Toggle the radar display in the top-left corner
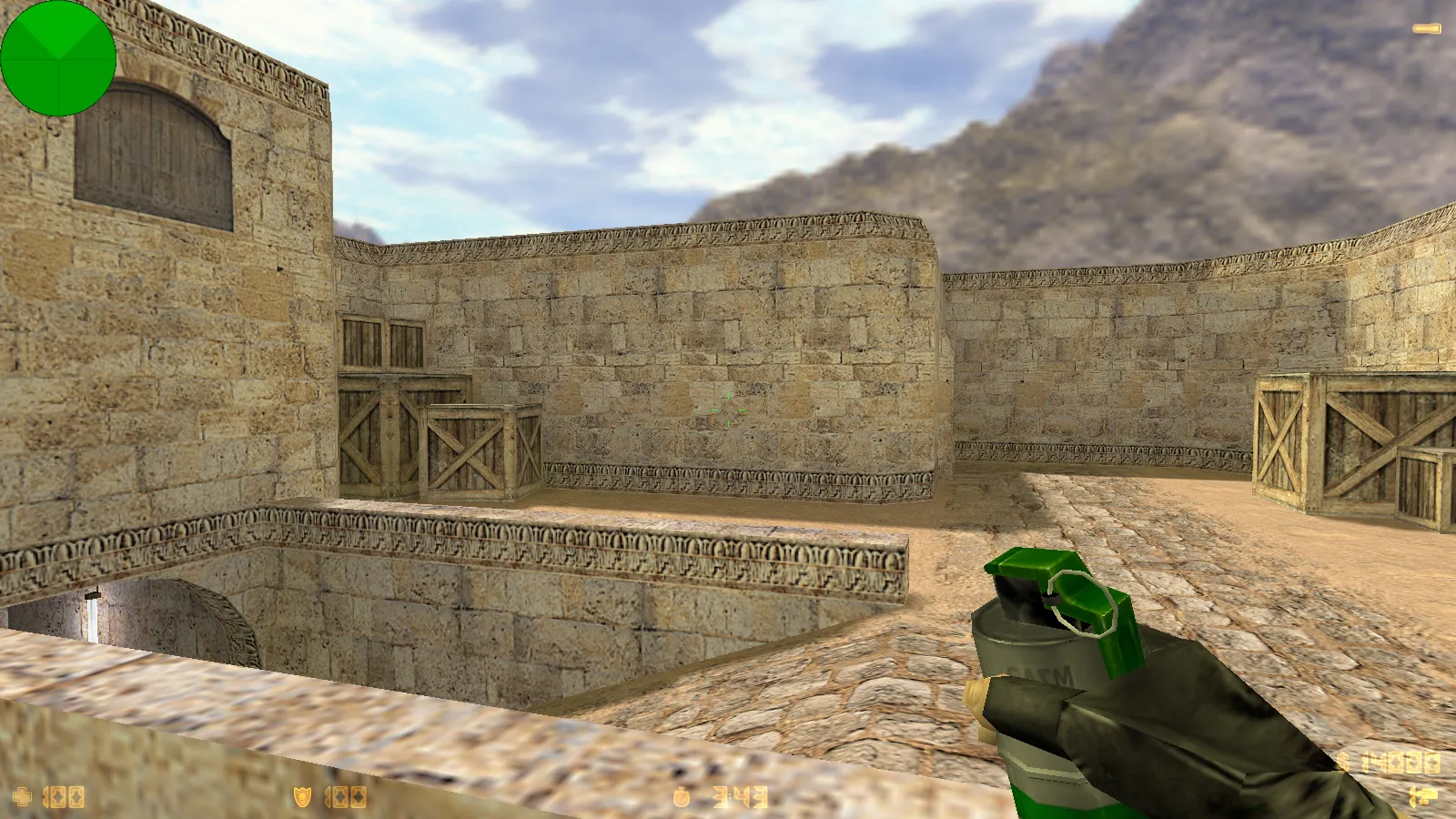Image resolution: width=1456 pixels, height=819 pixels. point(58,57)
